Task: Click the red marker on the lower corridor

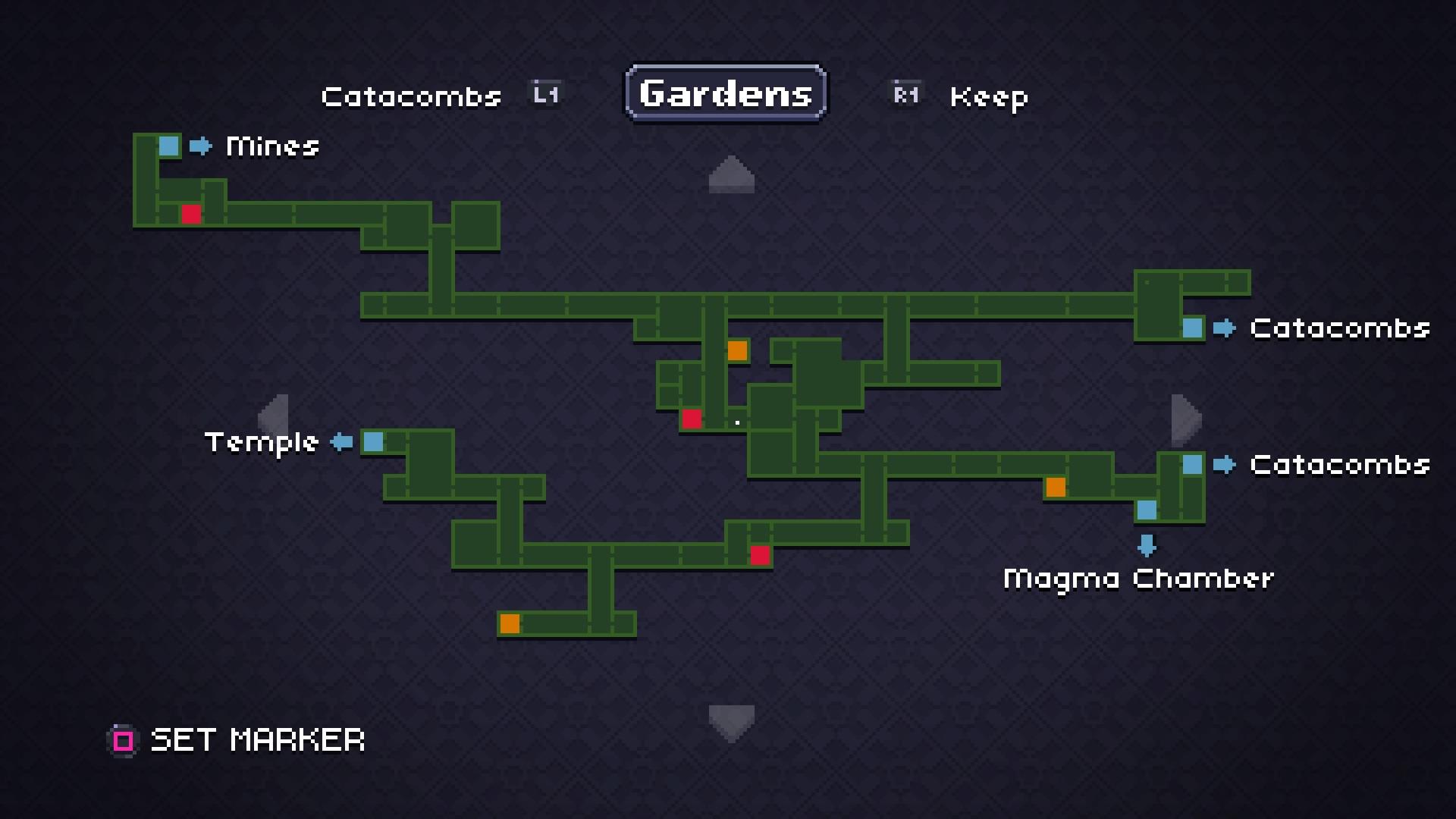Action: click(x=761, y=555)
